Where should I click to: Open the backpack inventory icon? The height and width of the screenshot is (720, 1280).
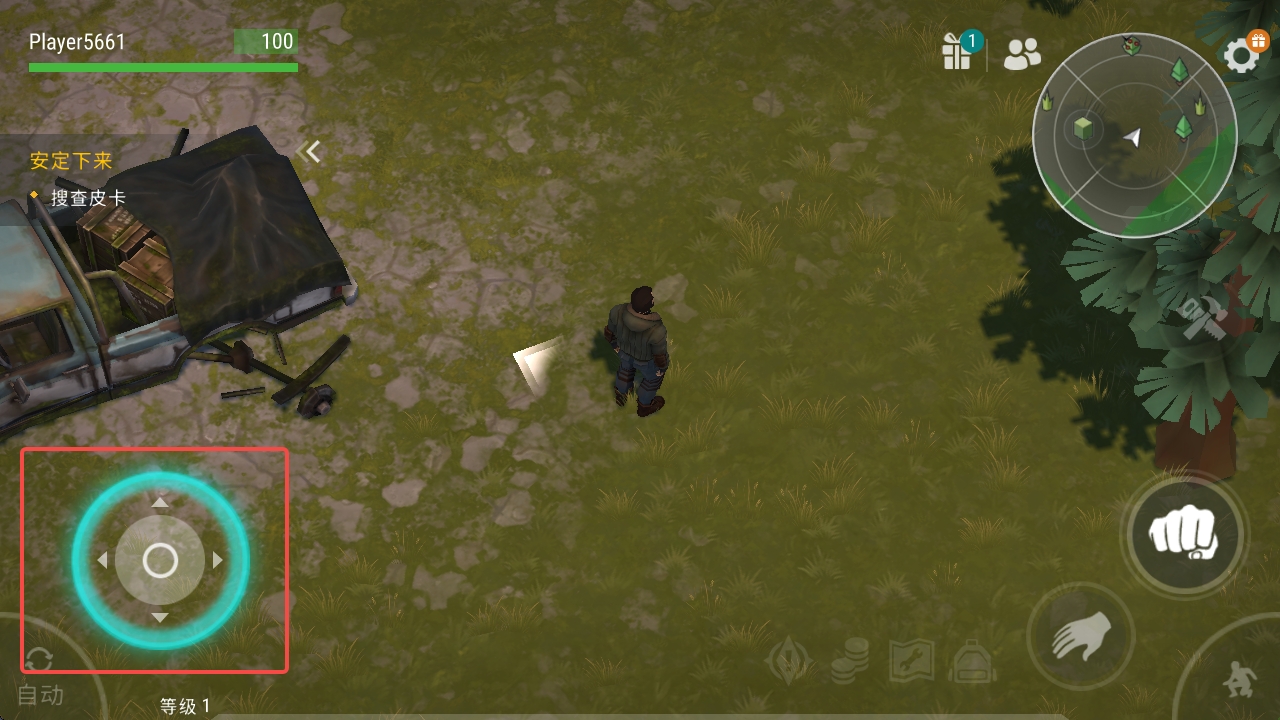click(x=971, y=661)
